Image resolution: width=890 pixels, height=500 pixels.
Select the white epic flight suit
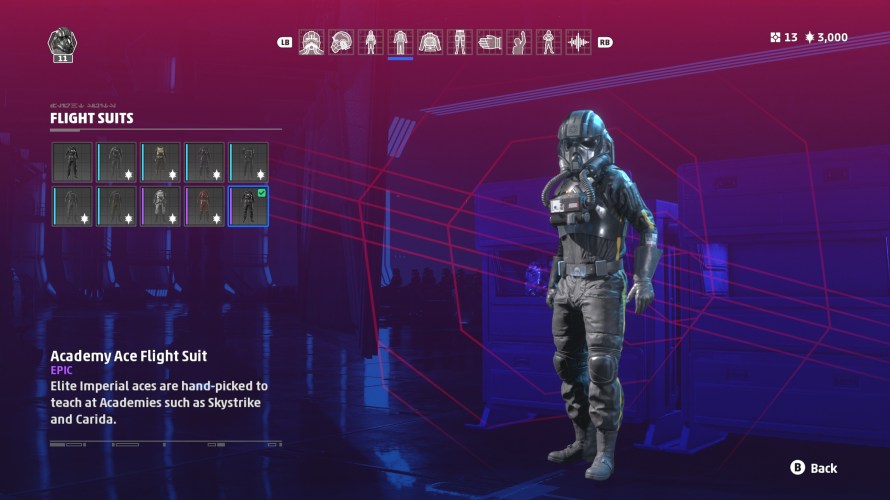pos(160,206)
